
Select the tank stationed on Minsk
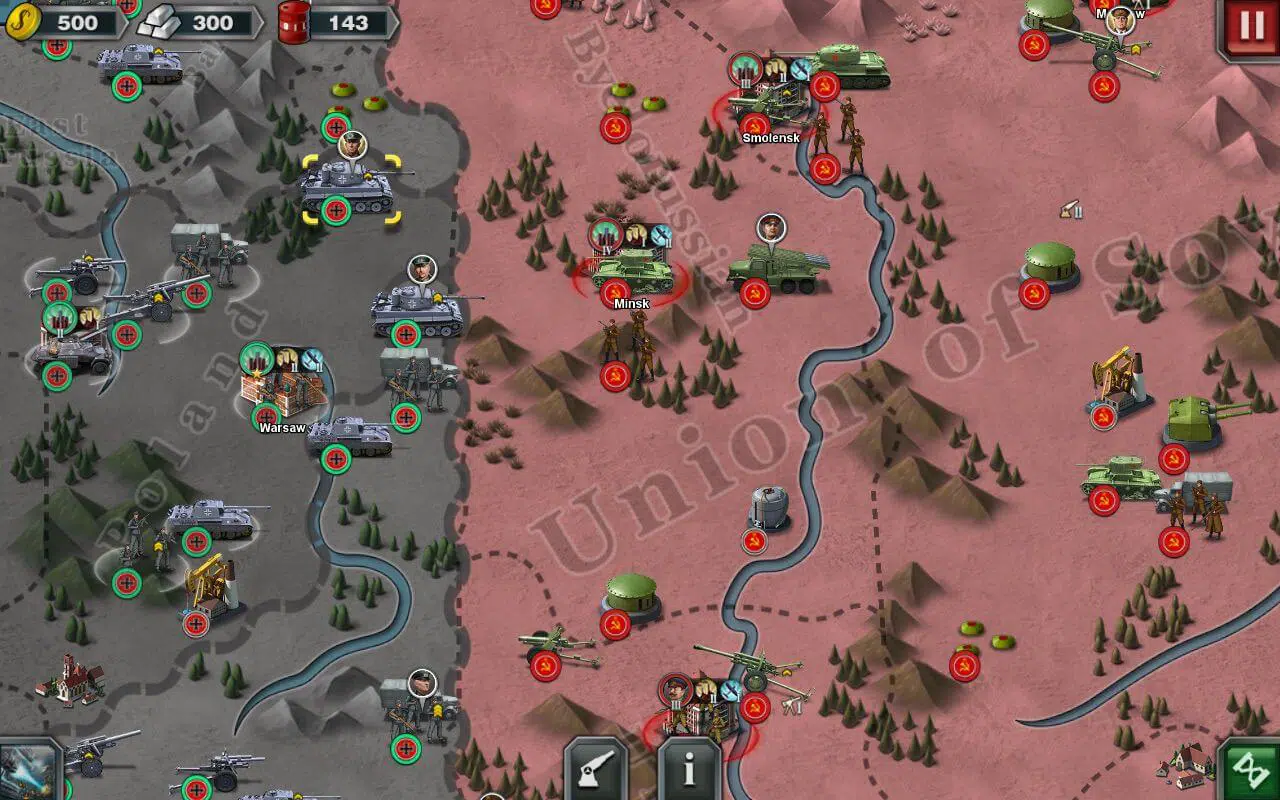click(631, 270)
